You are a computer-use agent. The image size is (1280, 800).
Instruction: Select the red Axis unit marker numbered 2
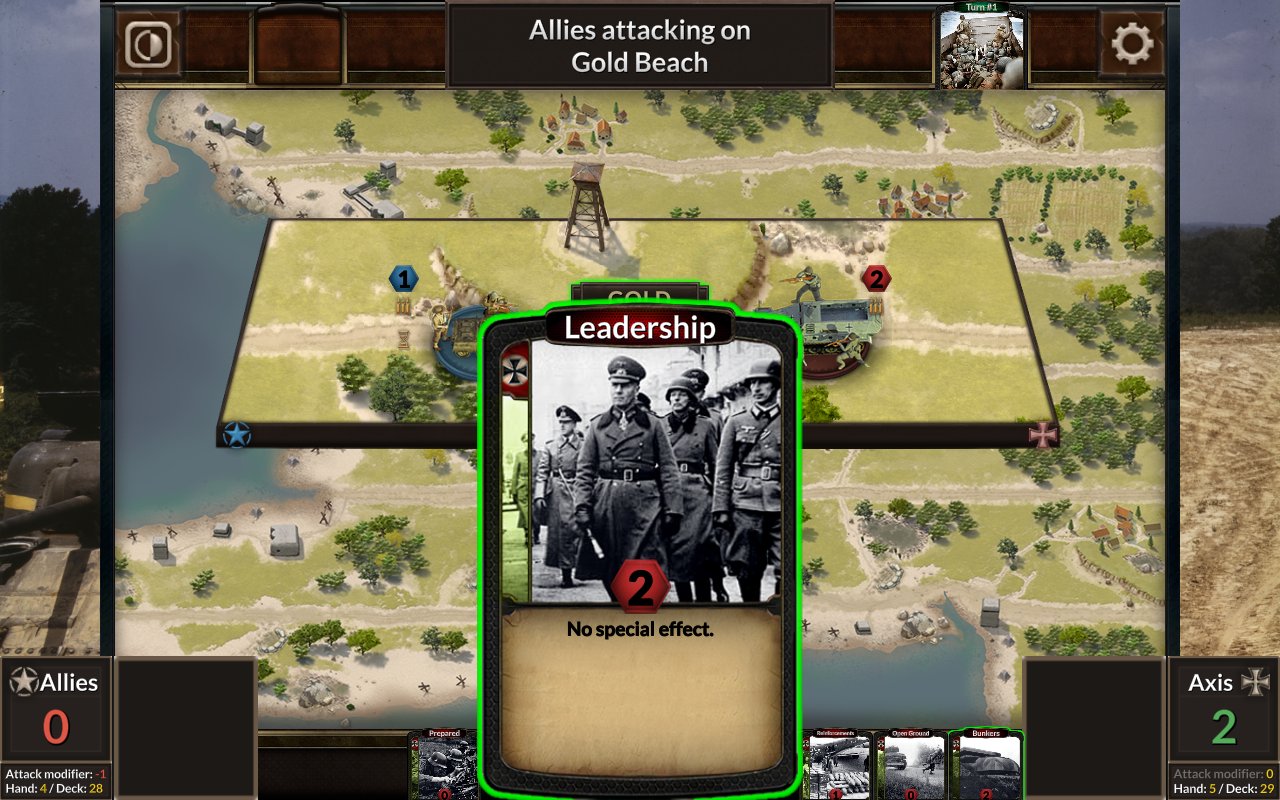877,279
